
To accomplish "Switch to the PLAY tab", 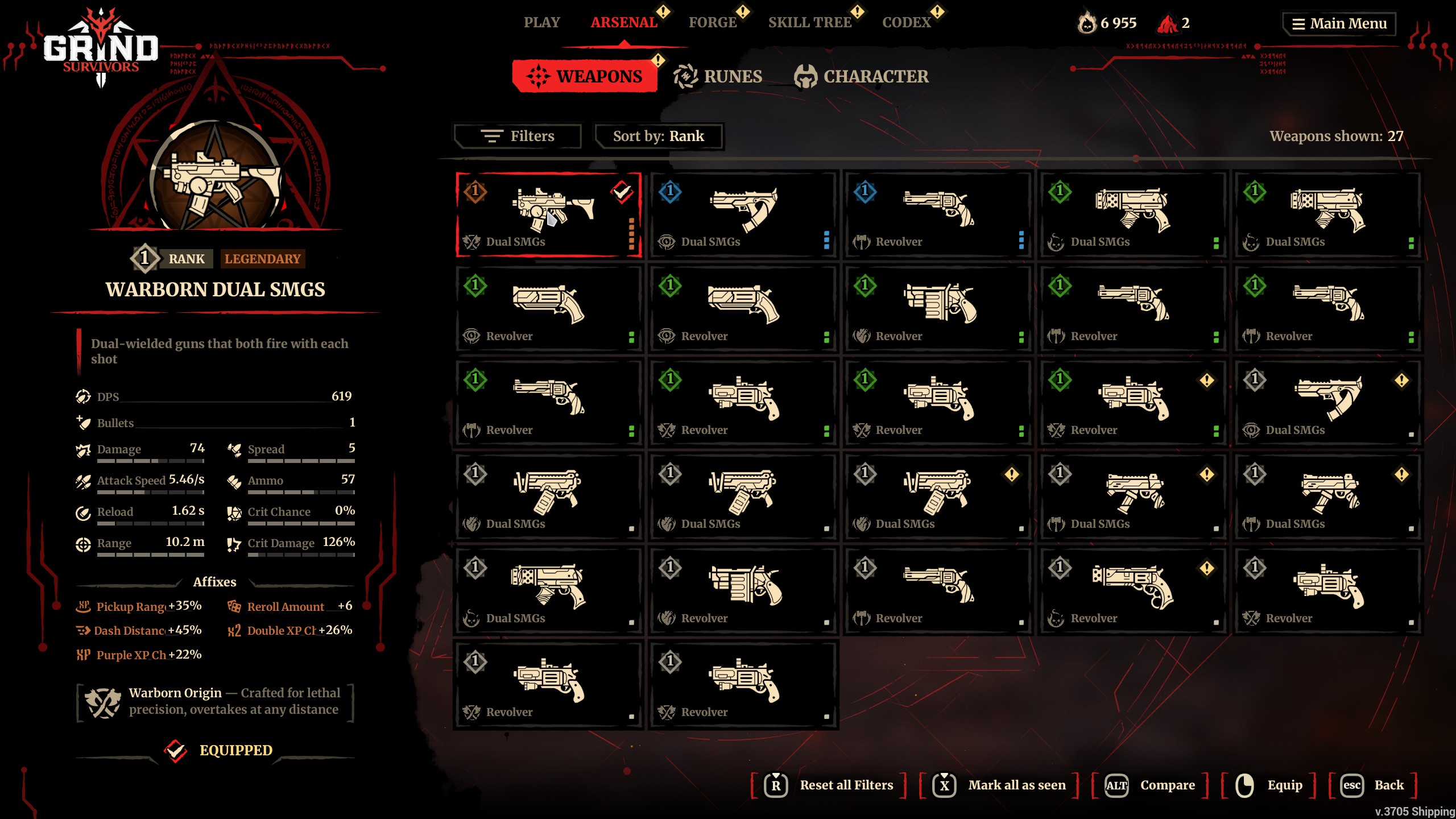I will [x=541, y=23].
